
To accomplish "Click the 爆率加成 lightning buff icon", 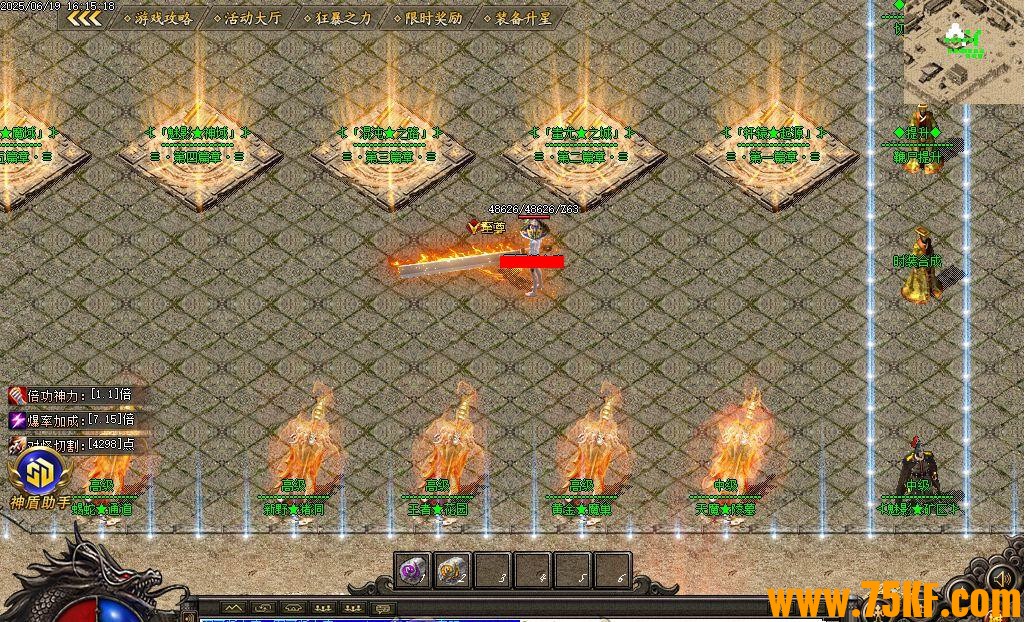I will click(x=17, y=420).
